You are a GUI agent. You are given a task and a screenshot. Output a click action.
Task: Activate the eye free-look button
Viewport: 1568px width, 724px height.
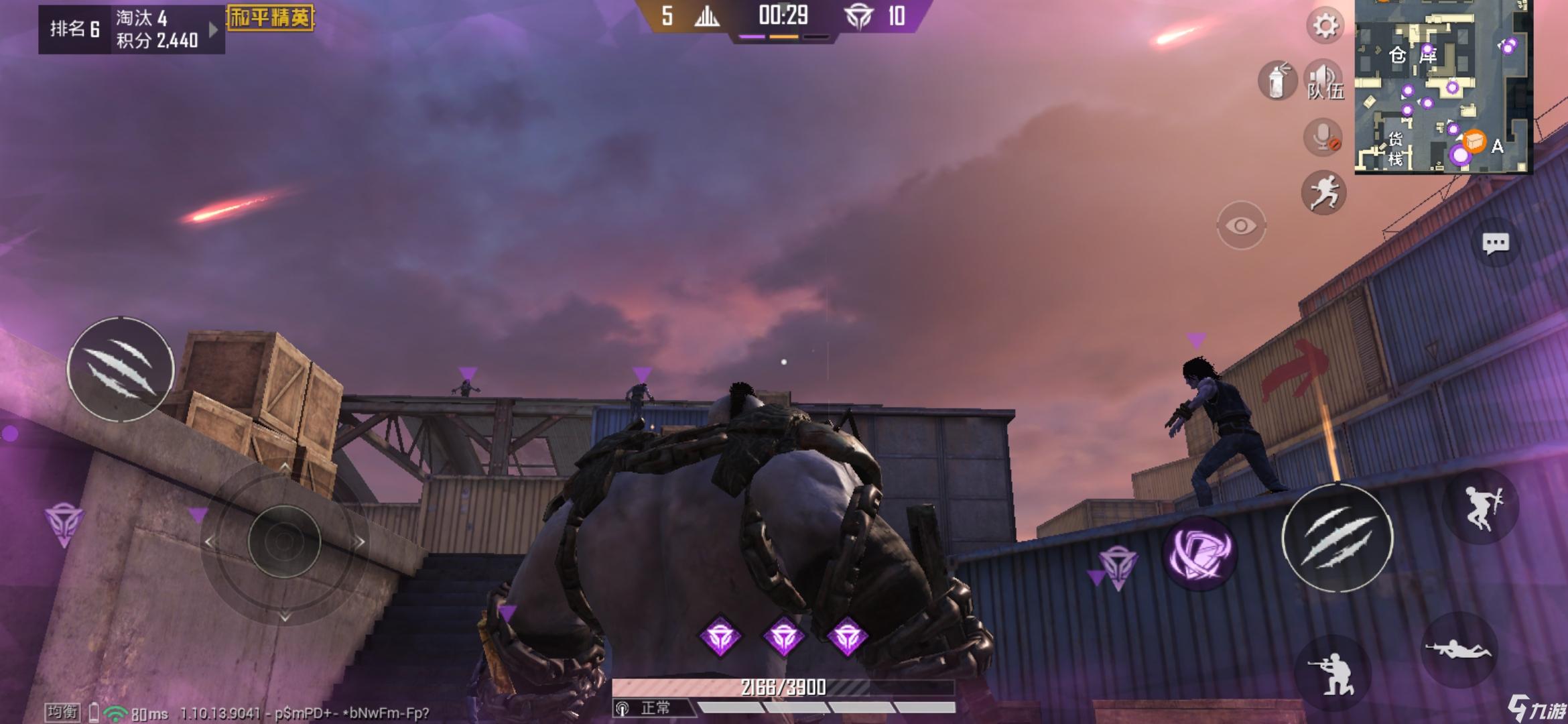point(1241,225)
